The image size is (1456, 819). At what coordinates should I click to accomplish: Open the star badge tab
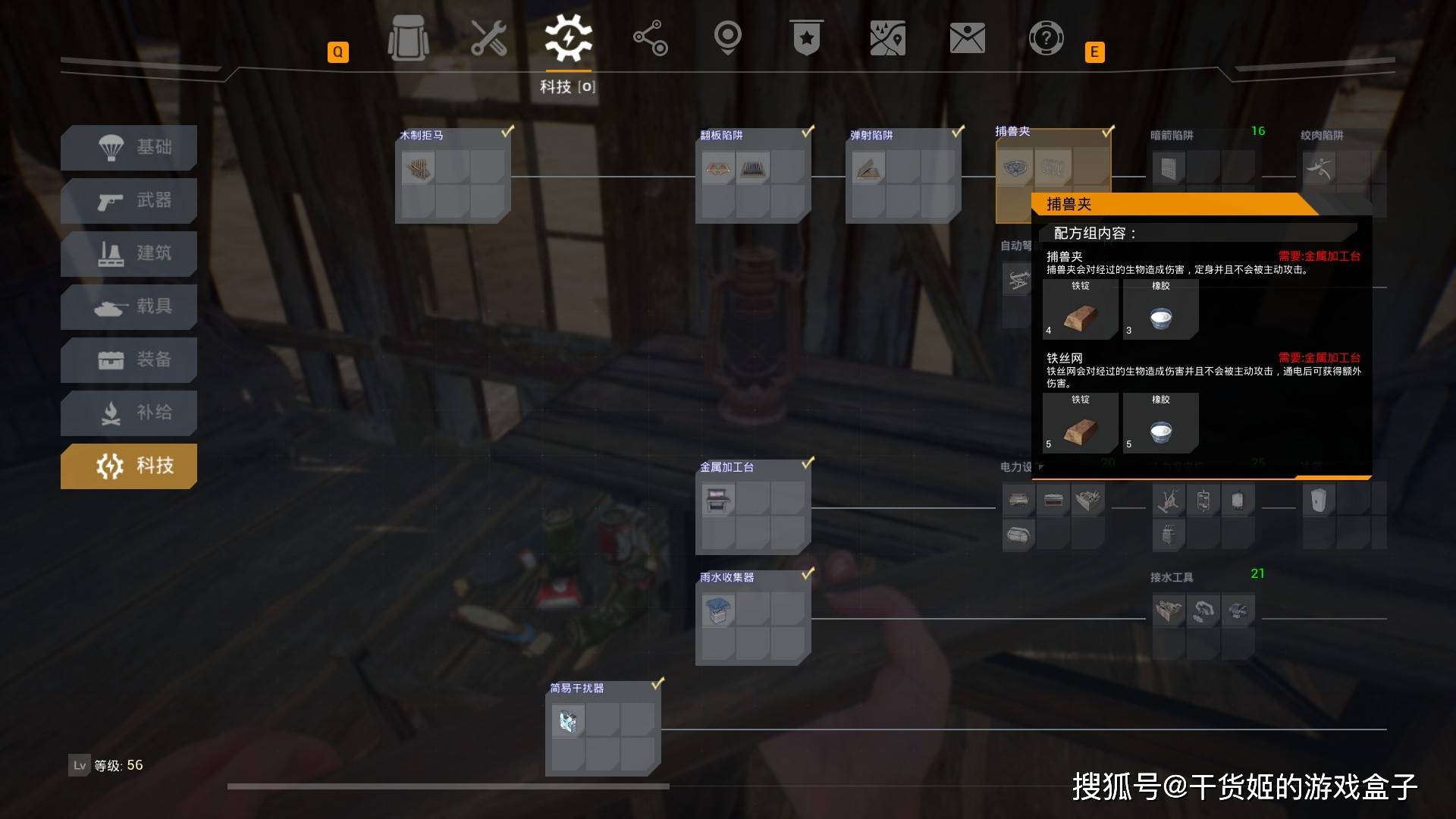(x=806, y=38)
